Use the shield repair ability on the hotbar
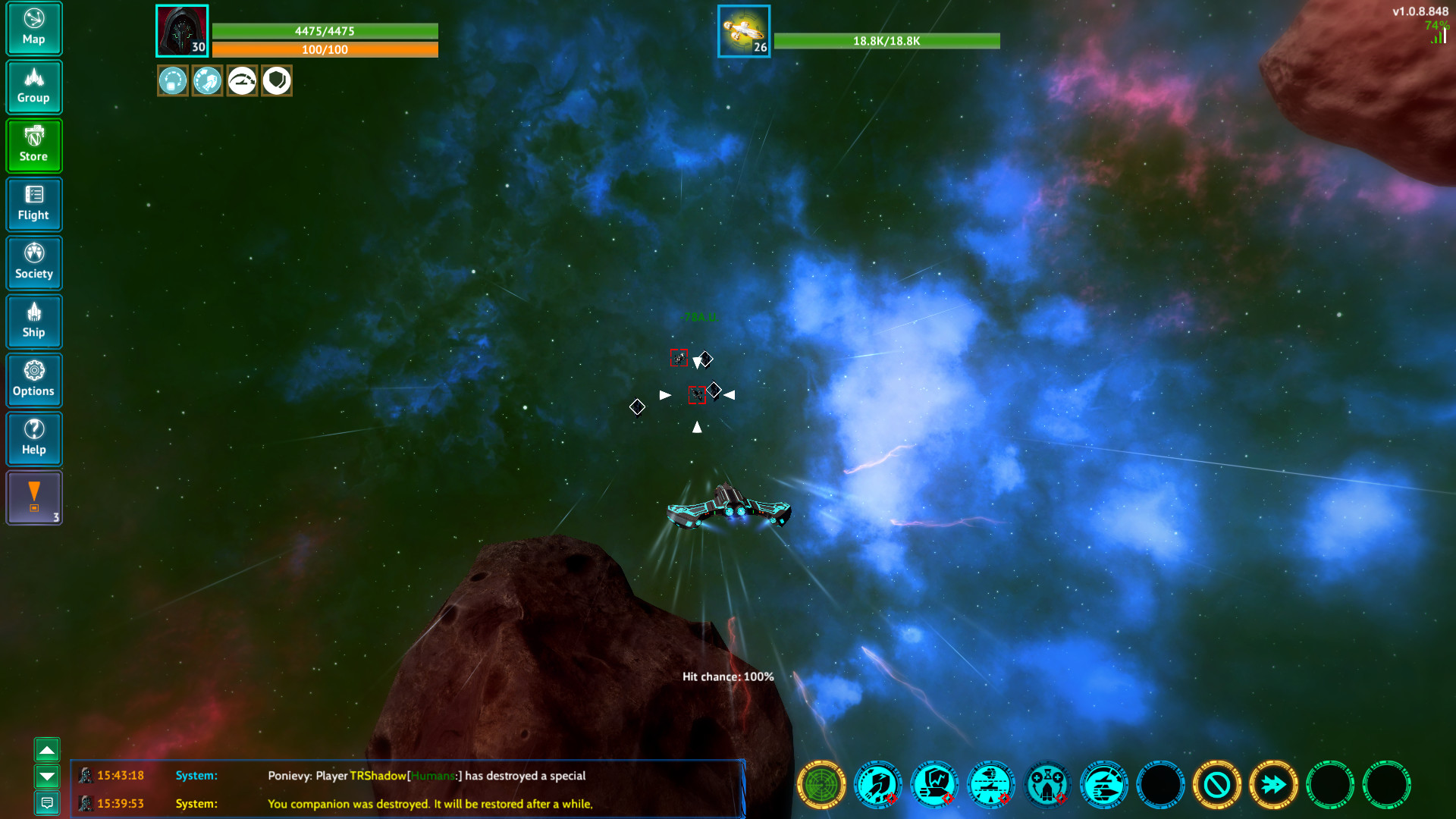 coord(934,786)
